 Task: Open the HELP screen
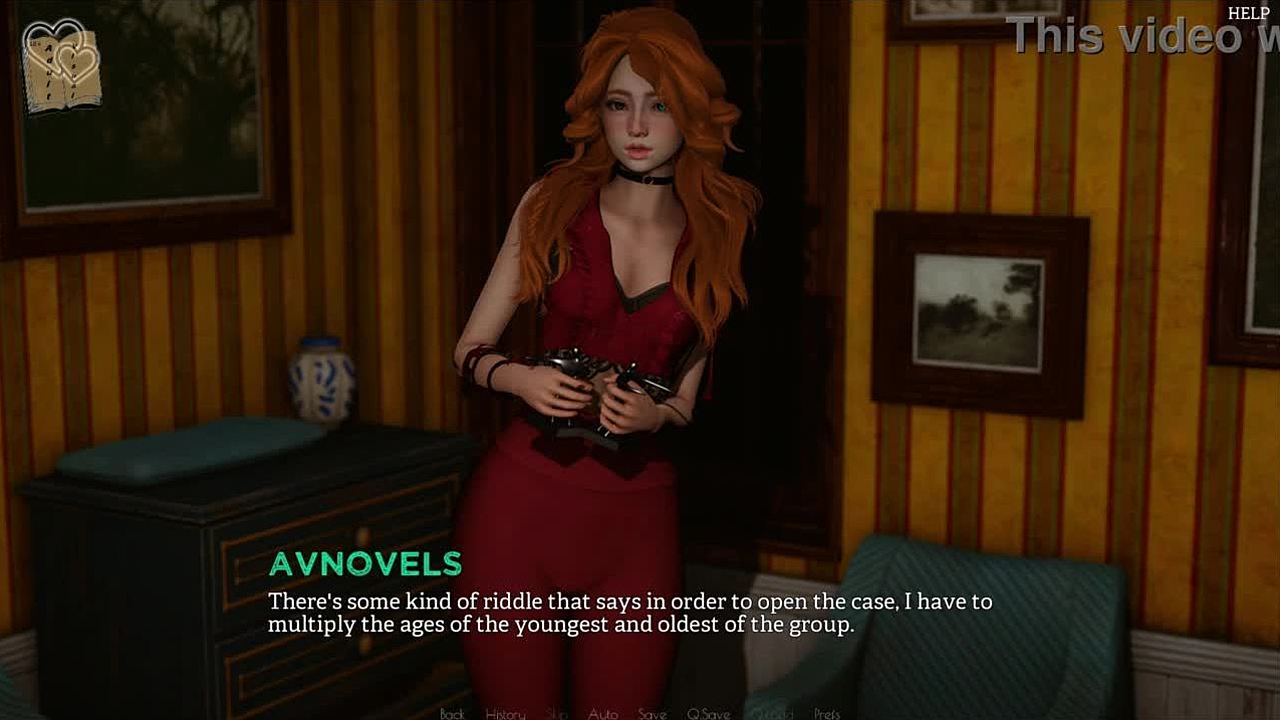tap(1248, 13)
